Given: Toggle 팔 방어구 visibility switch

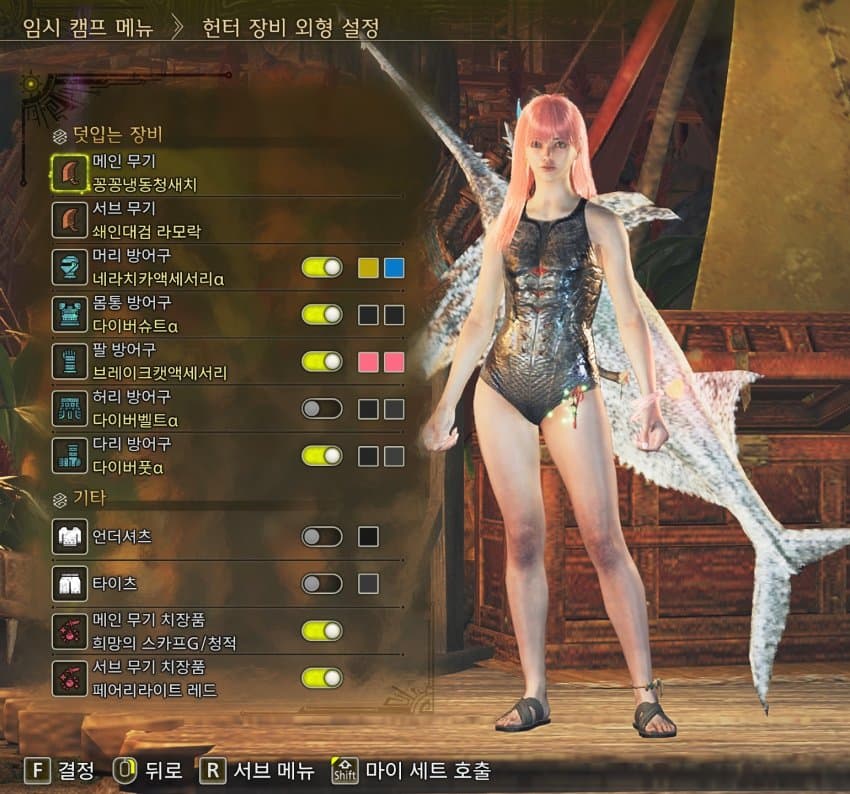Looking at the screenshot, I should 322,361.
